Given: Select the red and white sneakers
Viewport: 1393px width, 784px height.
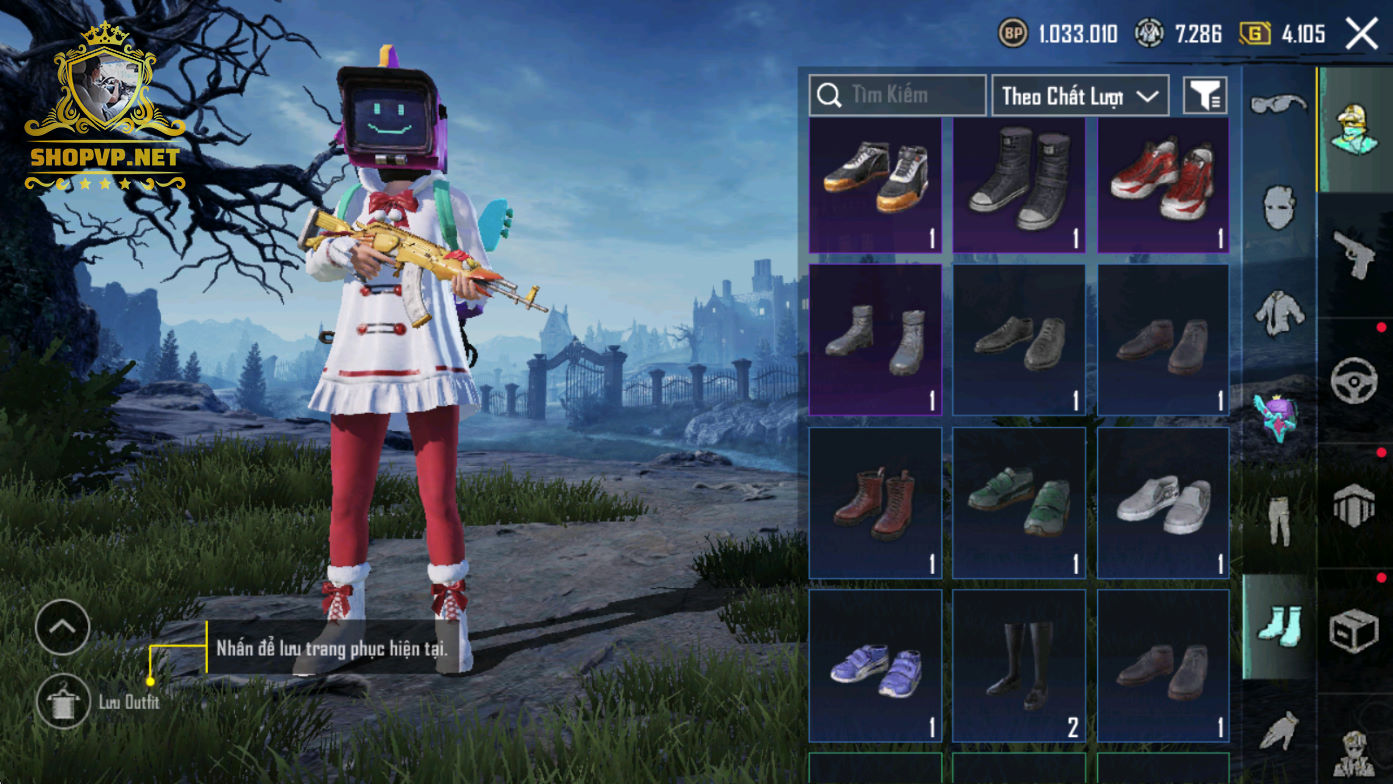Looking at the screenshot, I should [1163, 185].
